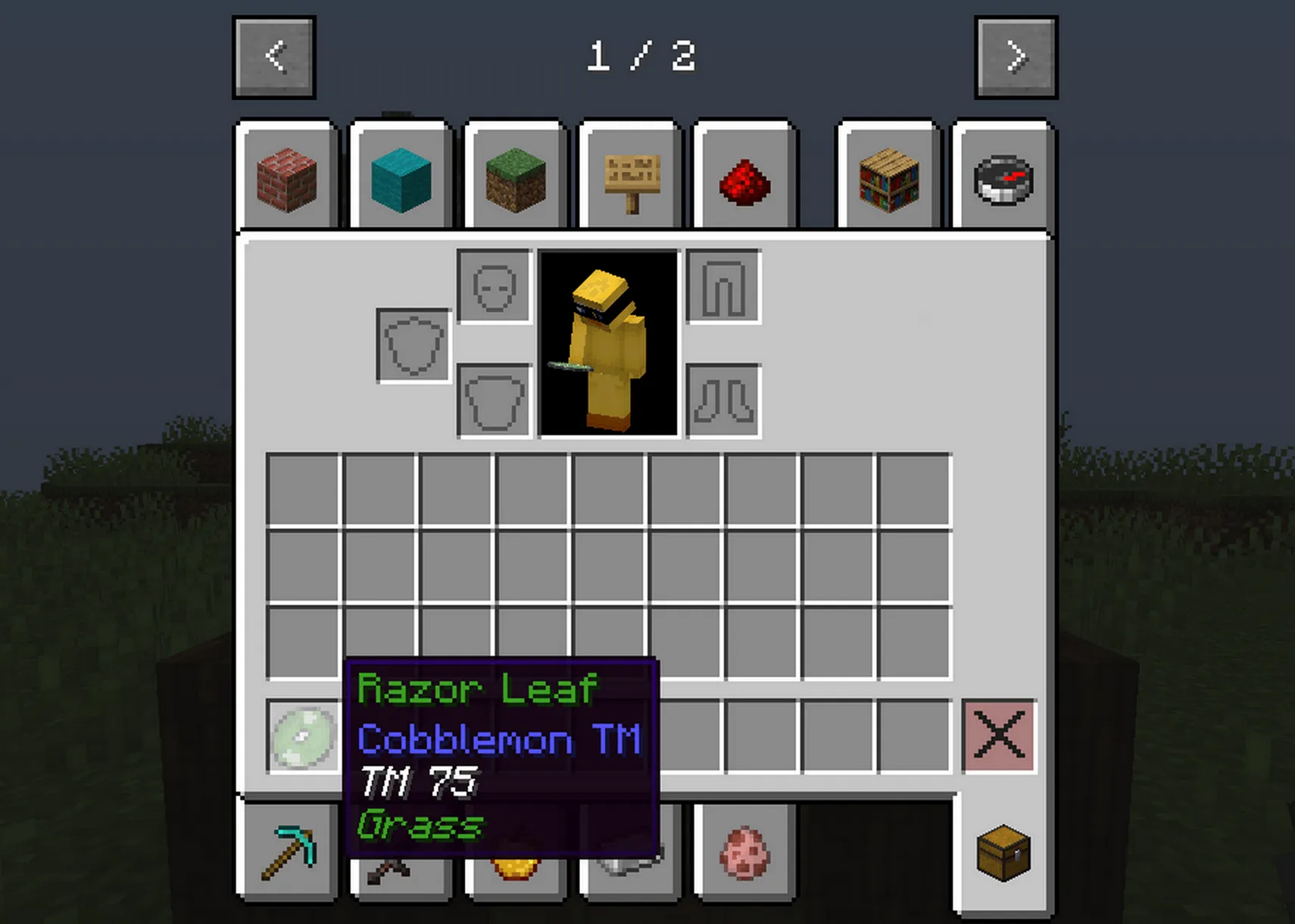Pick up the diamond pickaxe in the hotbar
Screen dimensions: 1295x924
[290, 851]
